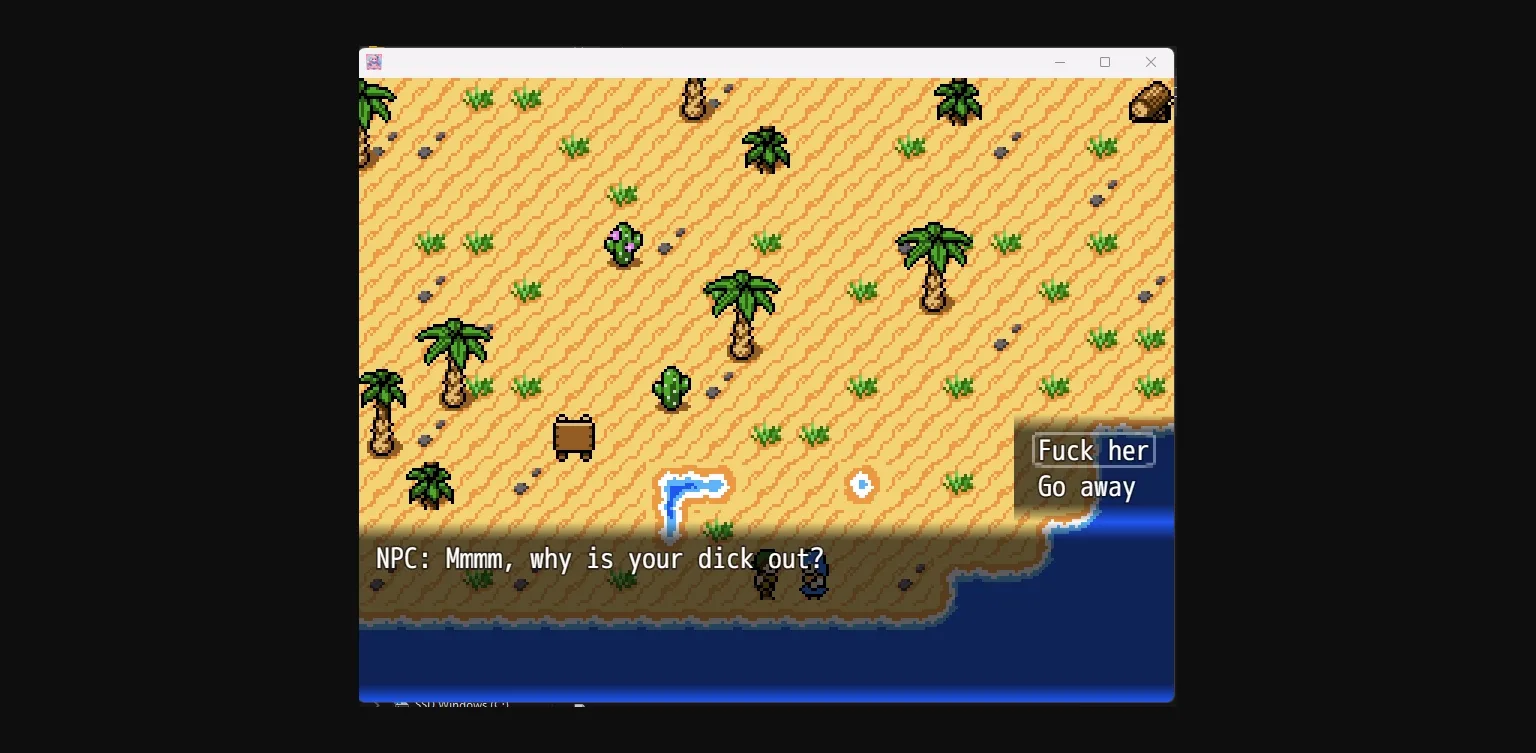1536x753 pixels.
Task: Click the flowering cactus in the upper area
Action: (x=622, y=242)
